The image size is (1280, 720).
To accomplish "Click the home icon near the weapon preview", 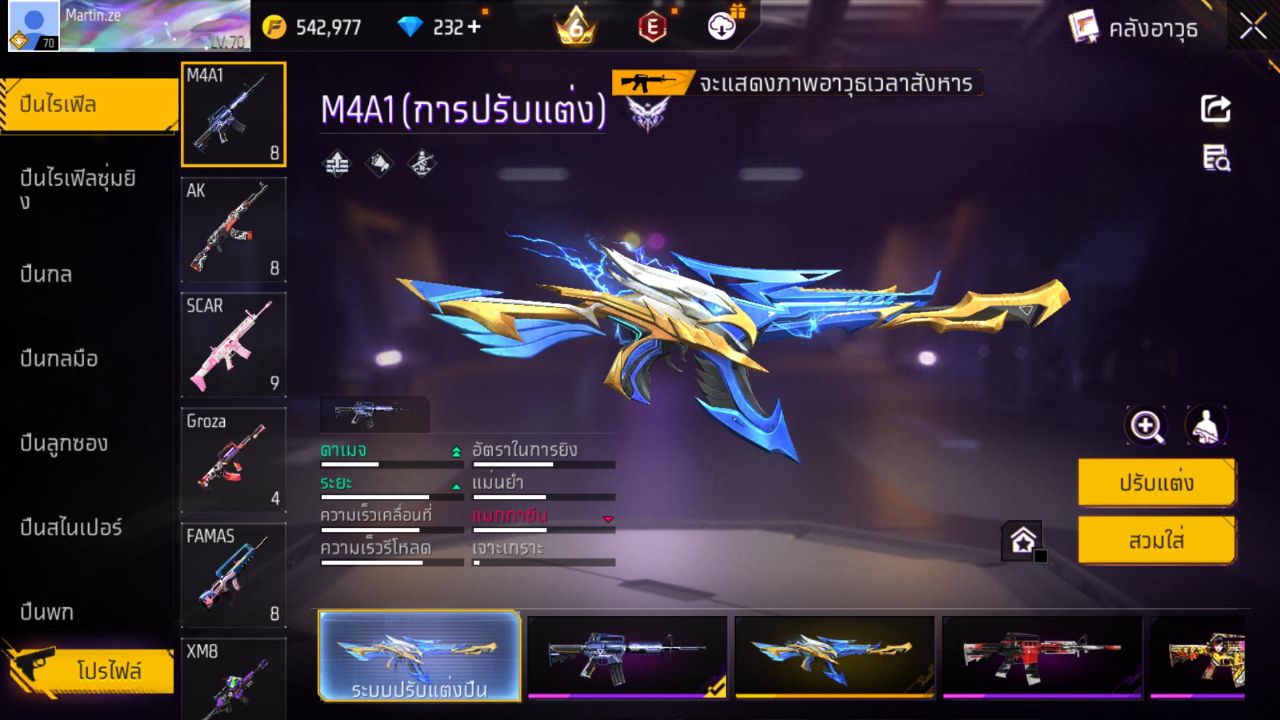I will (x=1022, y=538).
